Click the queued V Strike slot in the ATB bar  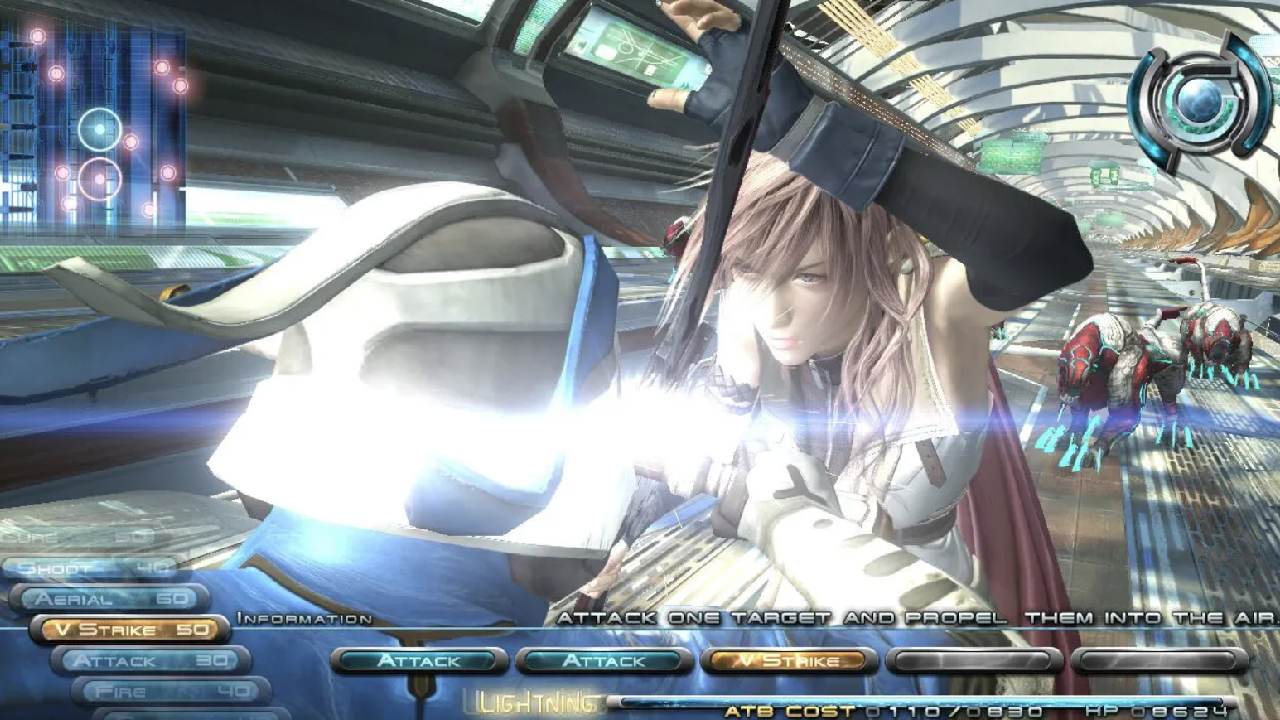point(789,660)
